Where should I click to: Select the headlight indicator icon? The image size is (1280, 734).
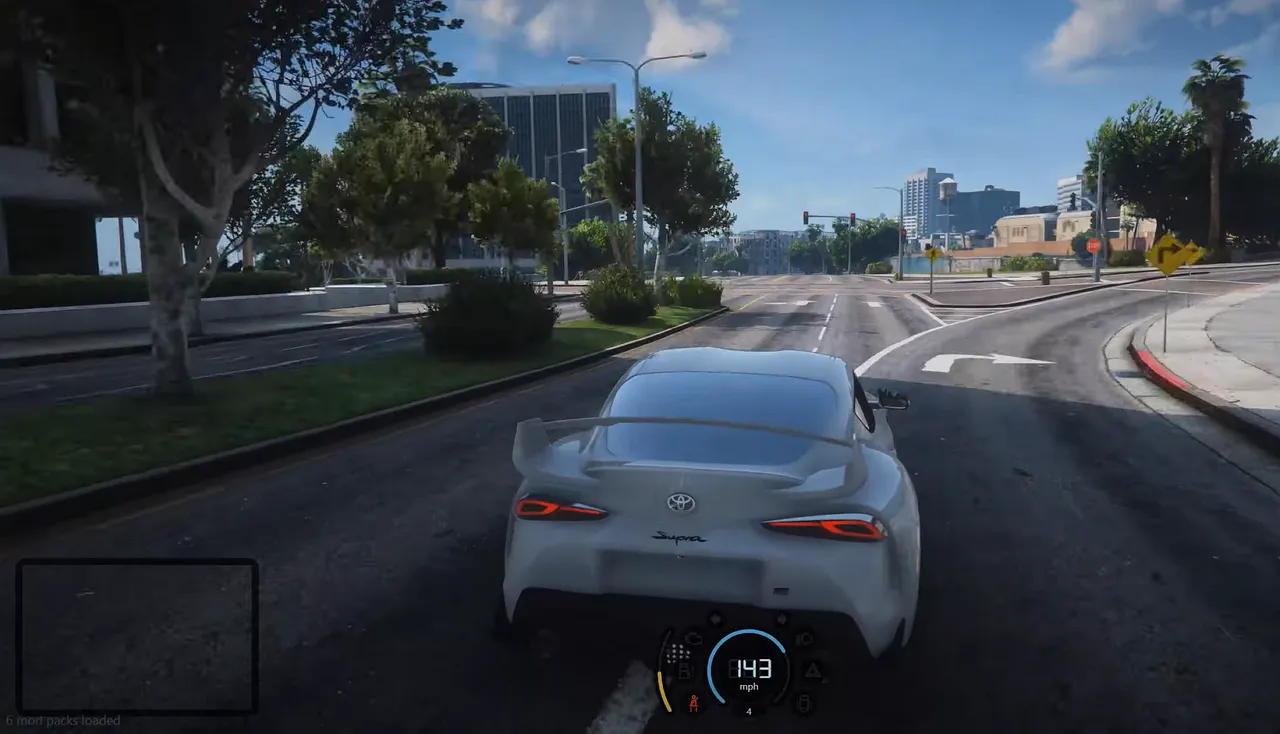point(804,638)
